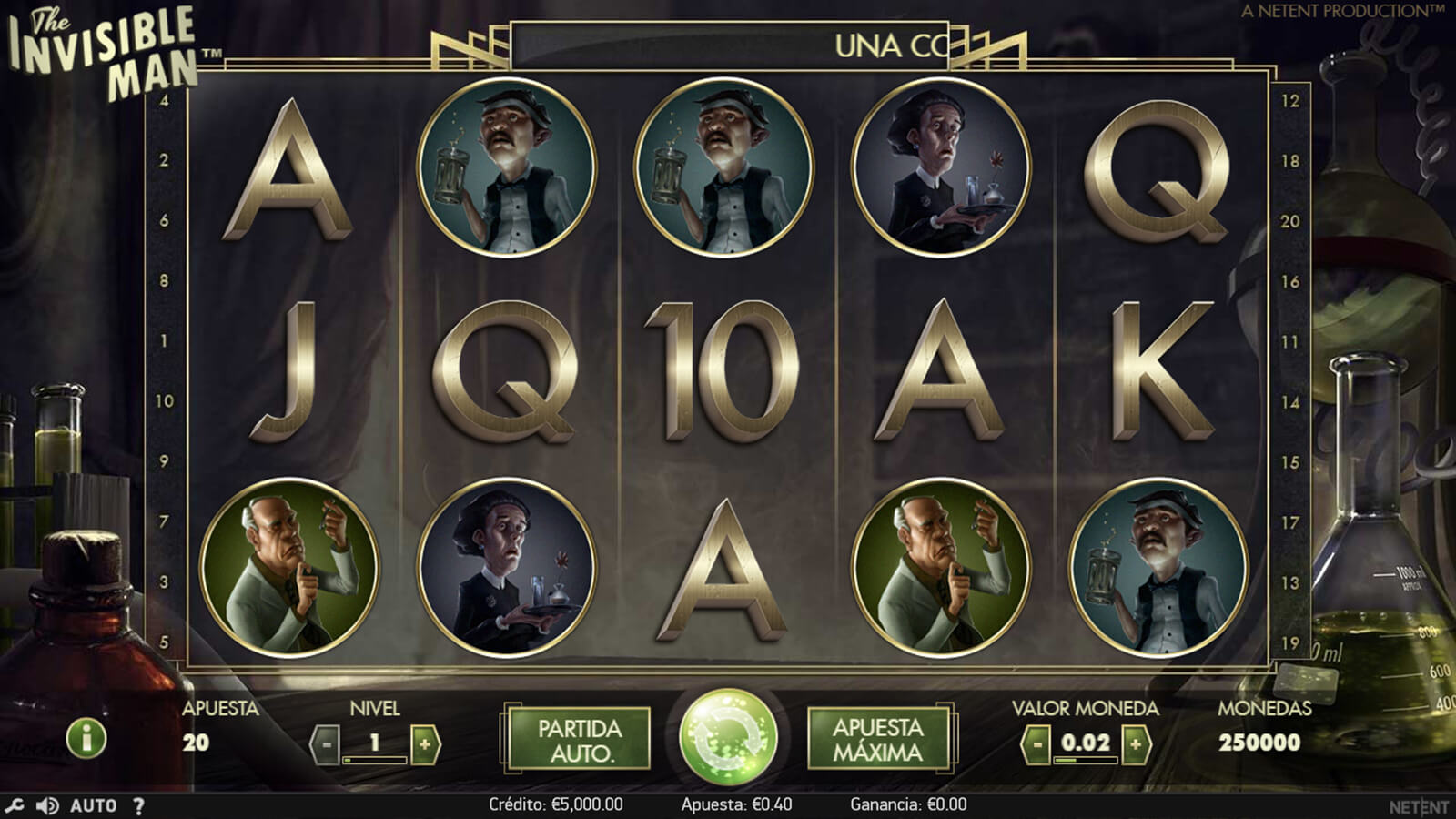The image size is (1456, 819).
Task: Decrease the Nivel bet level
Action: coord(326,744)
